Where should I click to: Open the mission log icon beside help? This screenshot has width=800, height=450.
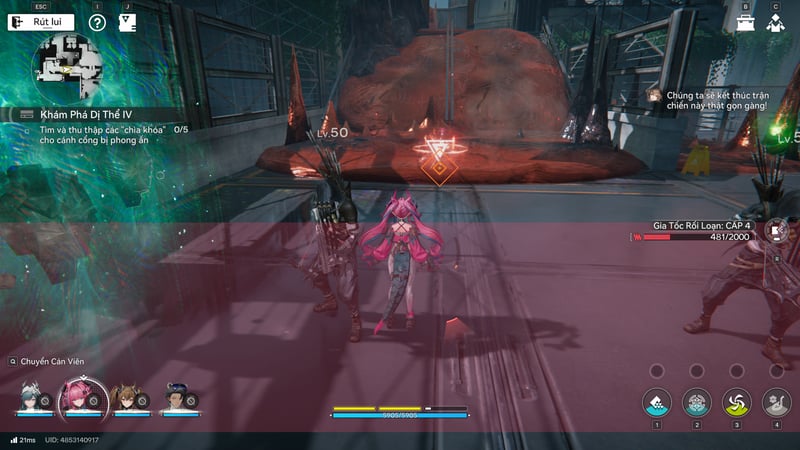click(127, 22)
